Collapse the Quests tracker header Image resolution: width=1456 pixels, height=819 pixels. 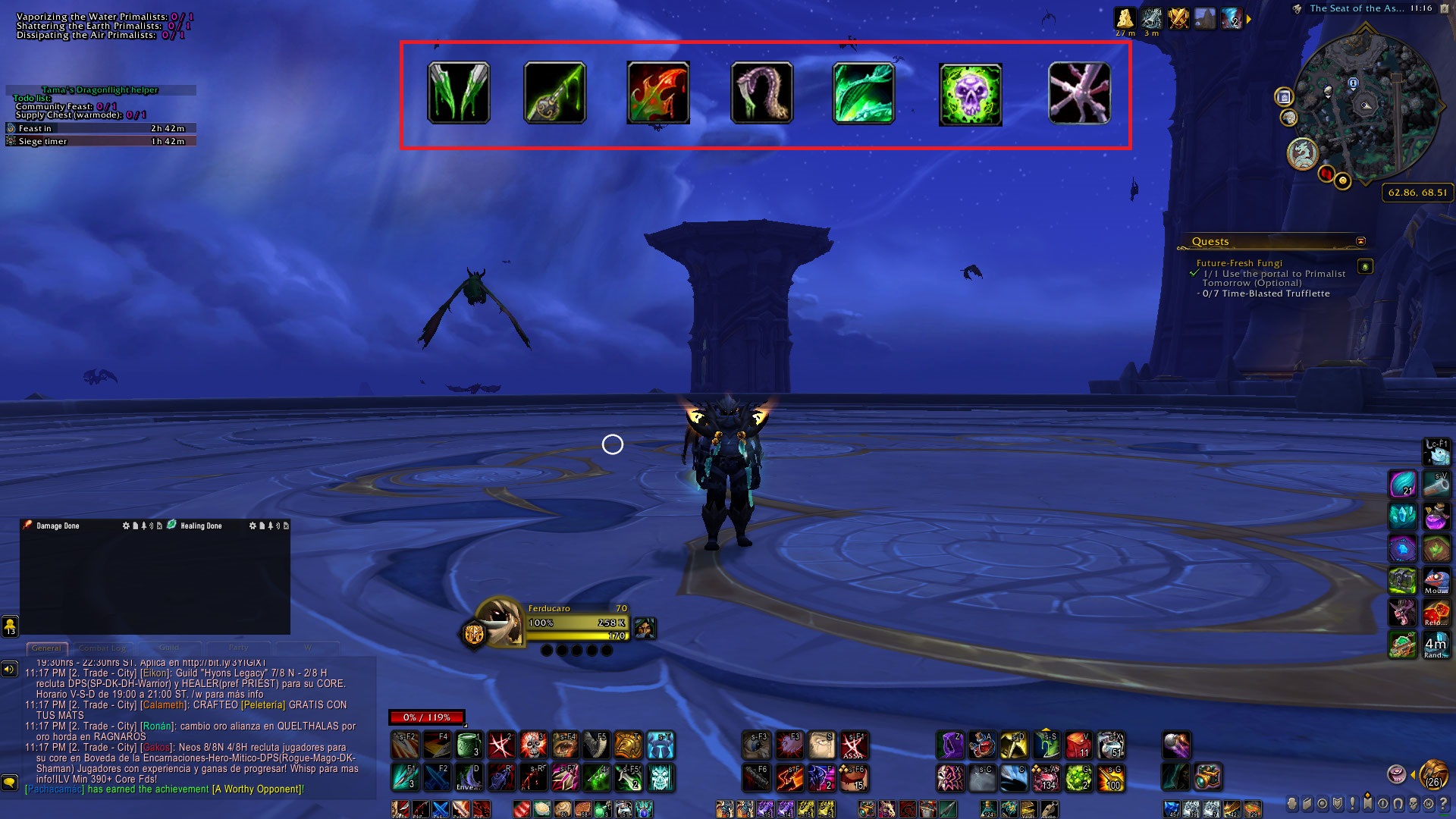[x=1360, y=241]
